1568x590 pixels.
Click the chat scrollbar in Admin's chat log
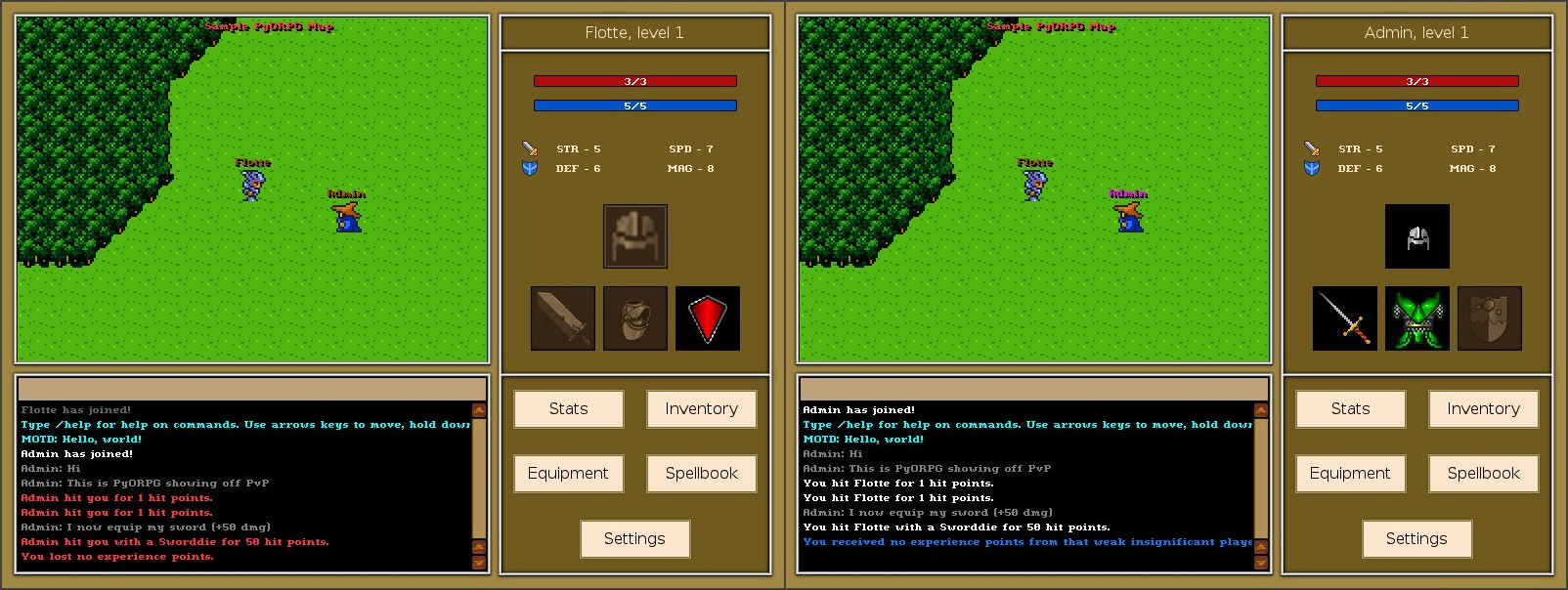coord(1261,479)
